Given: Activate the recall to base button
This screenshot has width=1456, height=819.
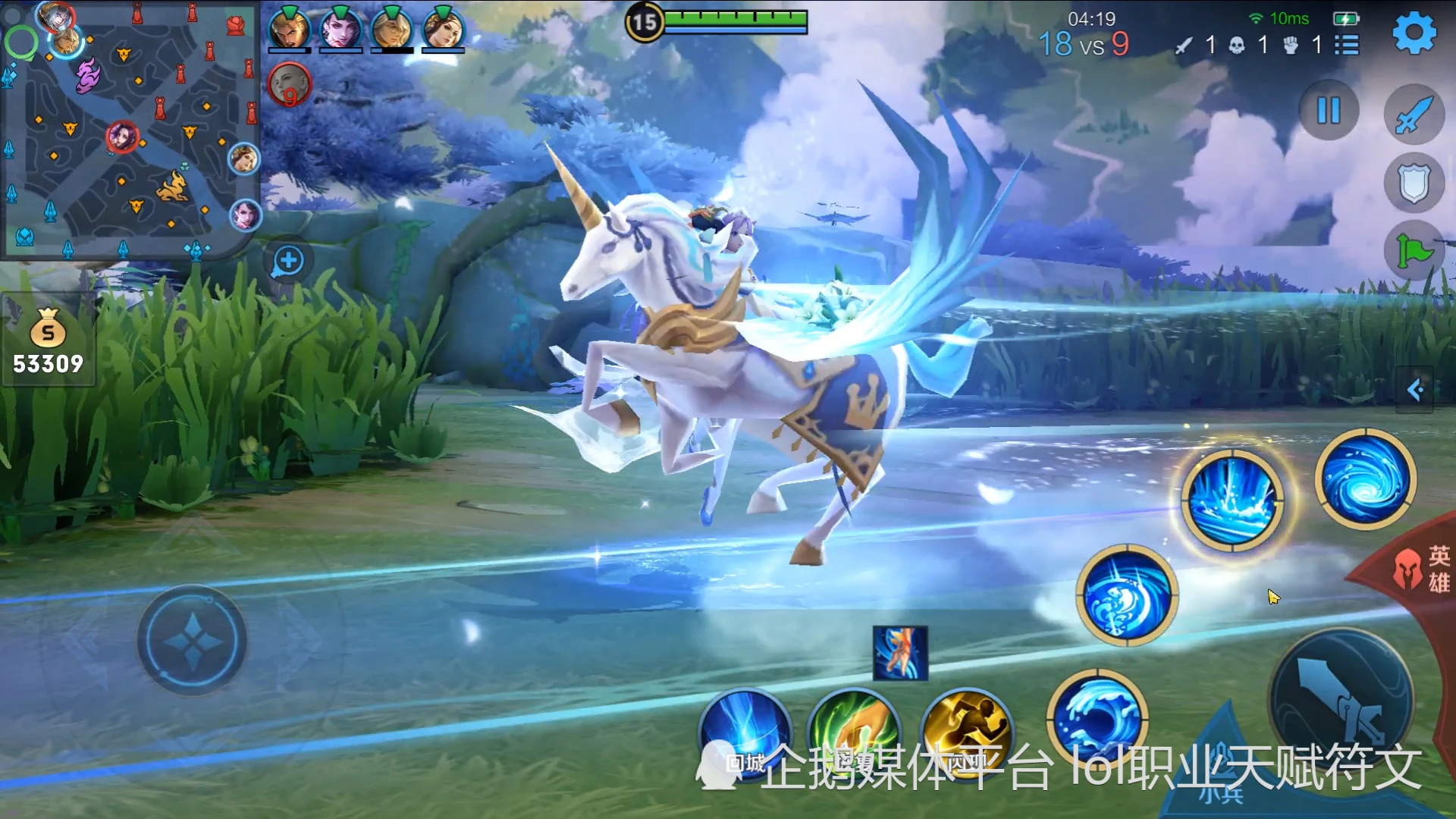Looking at the screenshot, I should [x=745, y=734].
